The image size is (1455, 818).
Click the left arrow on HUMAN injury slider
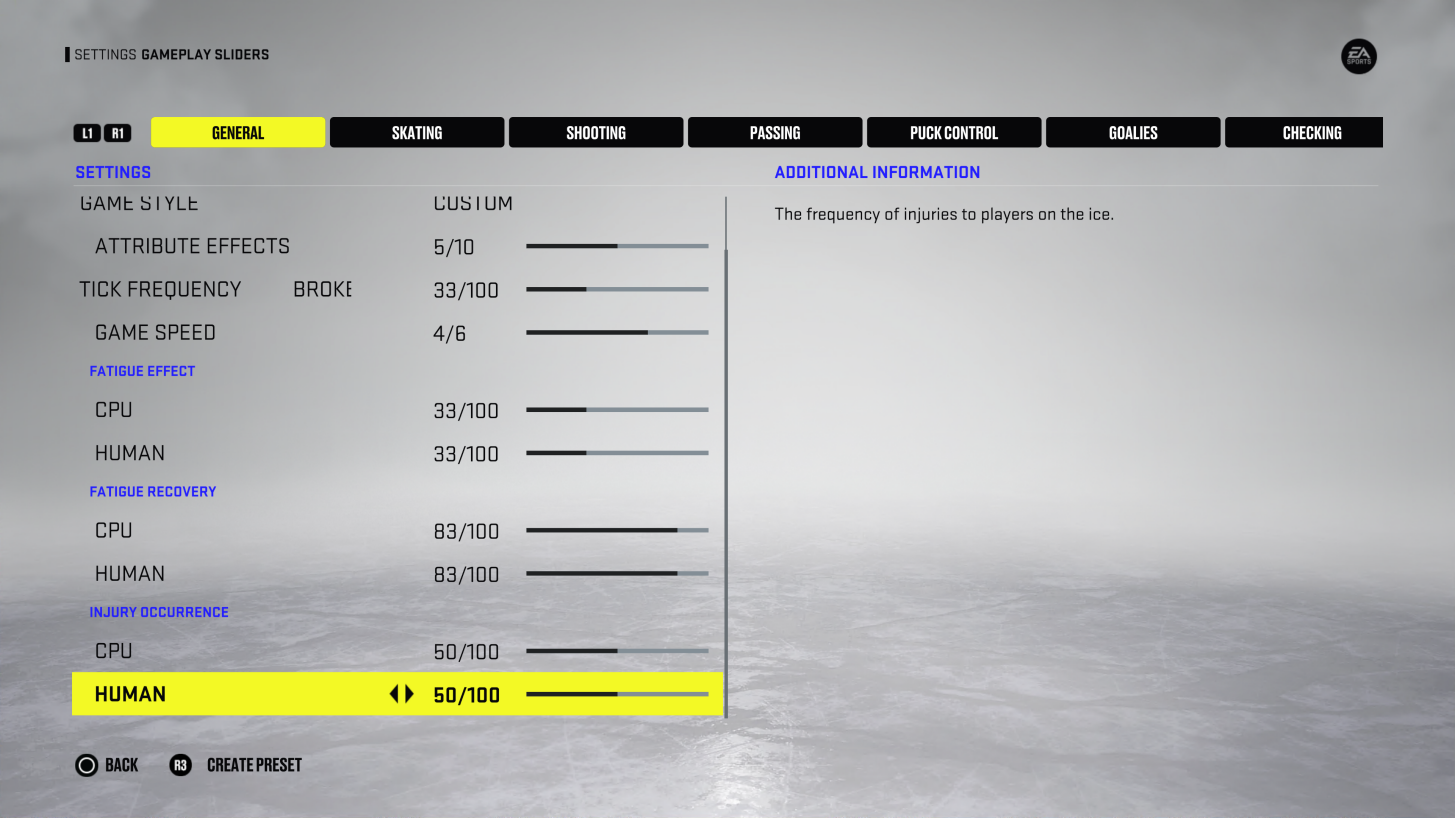393,694
